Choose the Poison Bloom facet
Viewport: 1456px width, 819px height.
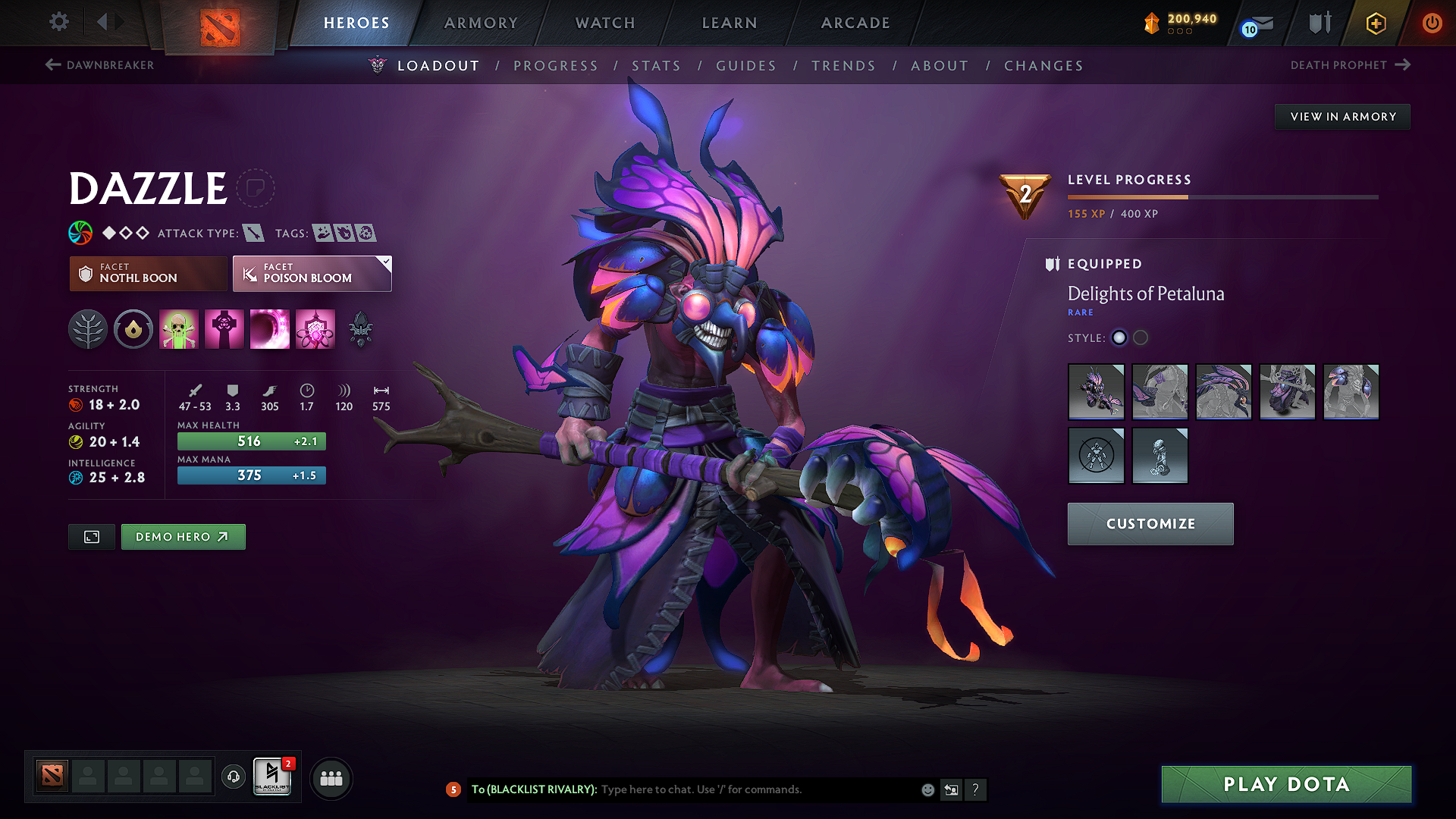(x=312, y=273)
